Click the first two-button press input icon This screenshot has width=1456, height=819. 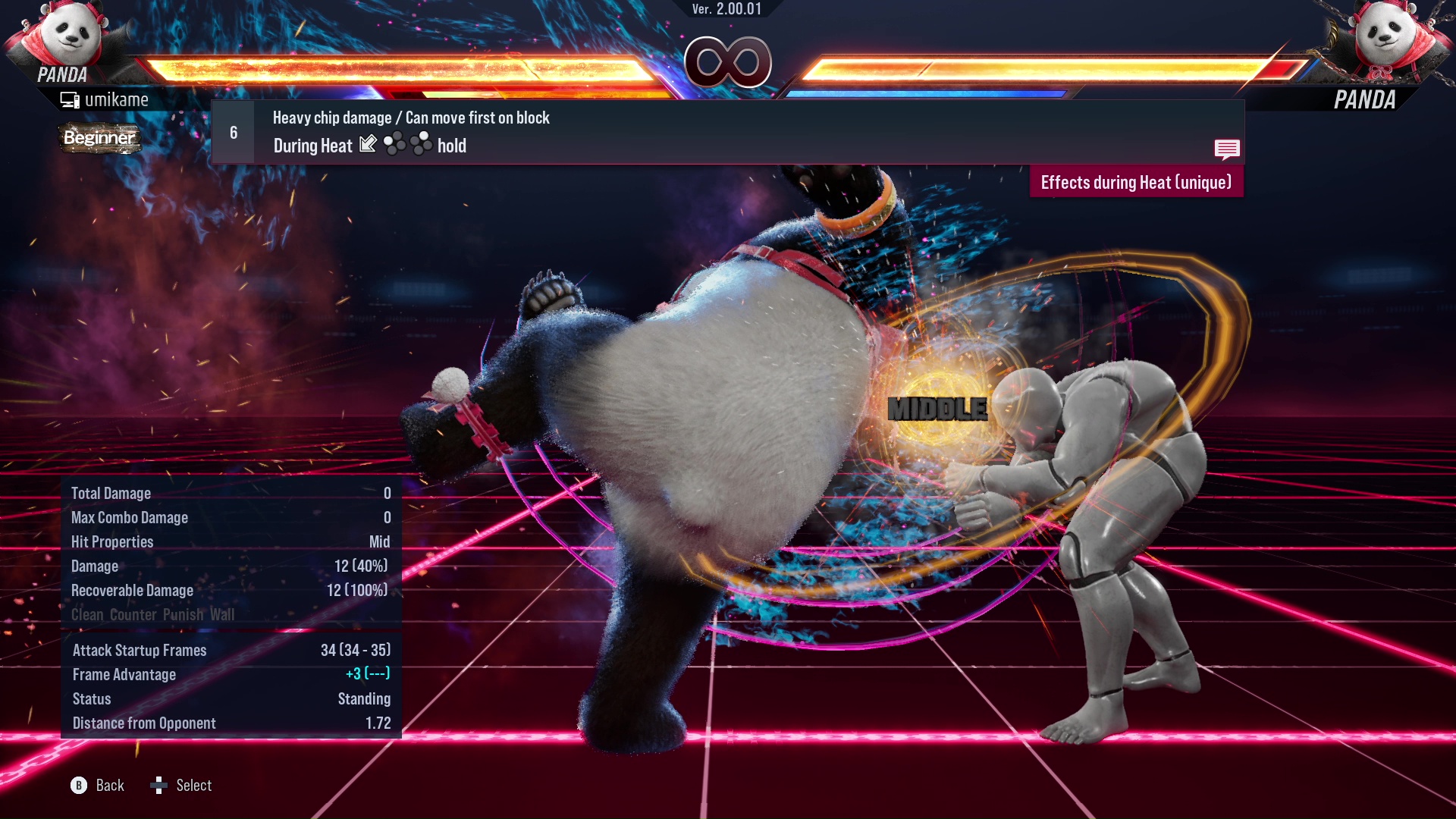tap(394, 144)
